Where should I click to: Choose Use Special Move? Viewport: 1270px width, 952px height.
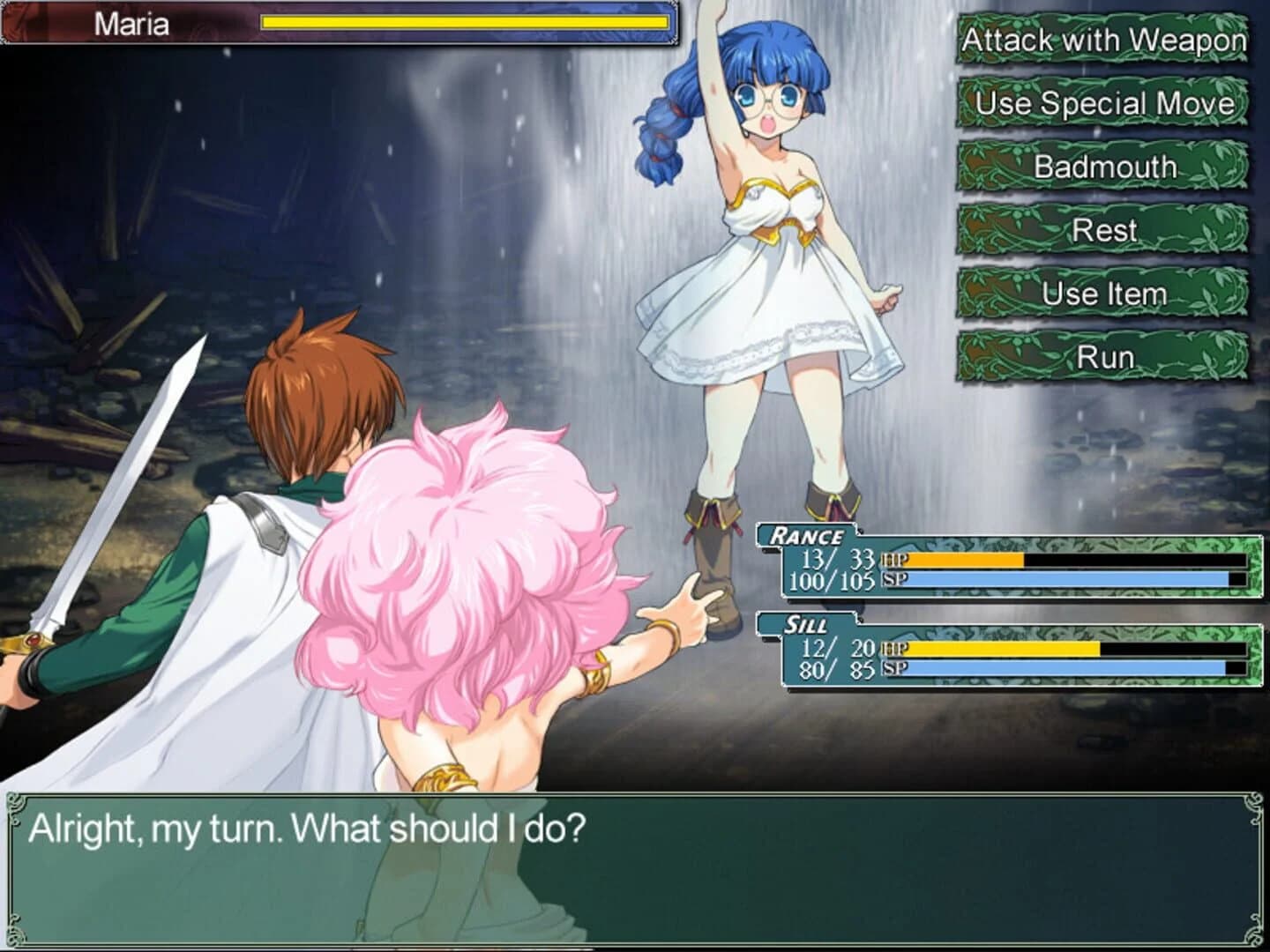[x=1104, y=103]
